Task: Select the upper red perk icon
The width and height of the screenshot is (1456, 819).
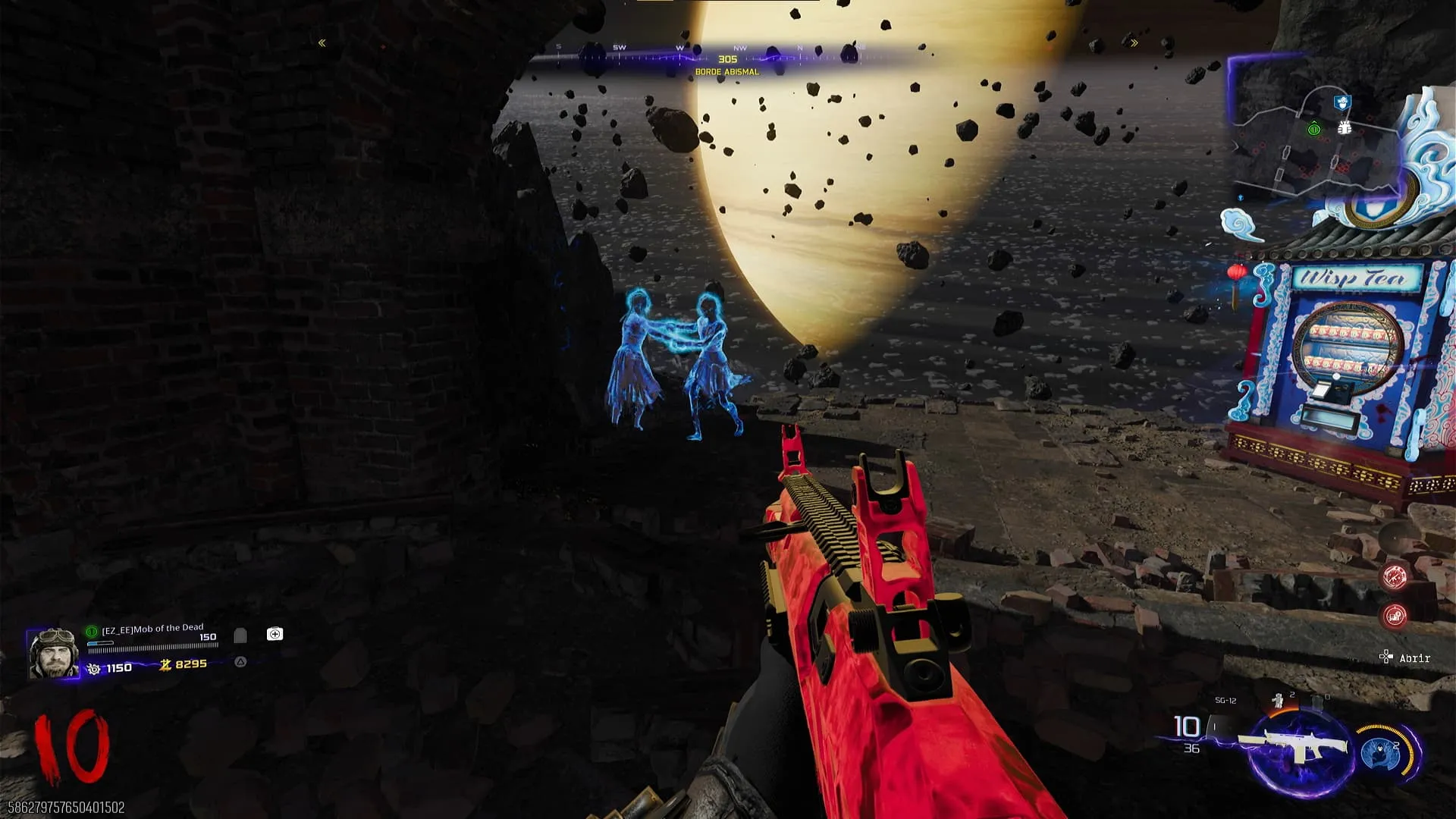Action: point(1395,577)
